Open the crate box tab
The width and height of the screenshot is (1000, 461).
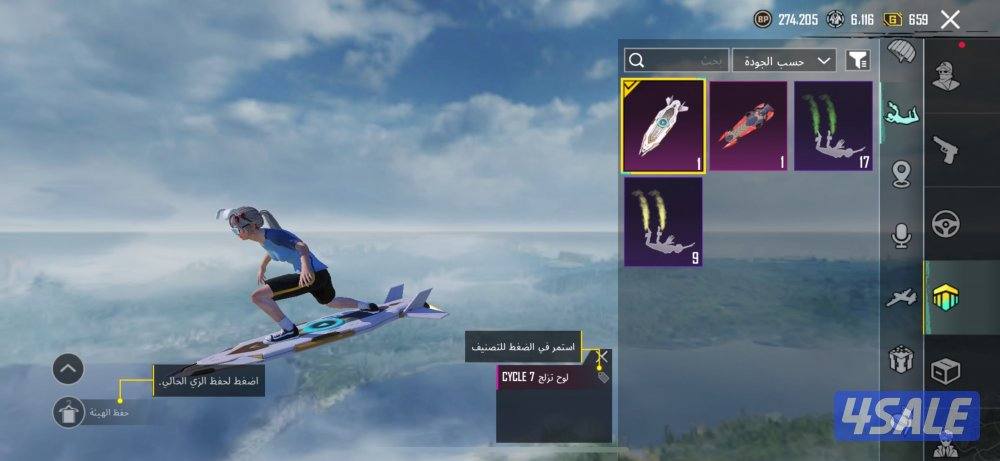pyautogui.click(x=945, y=372)
